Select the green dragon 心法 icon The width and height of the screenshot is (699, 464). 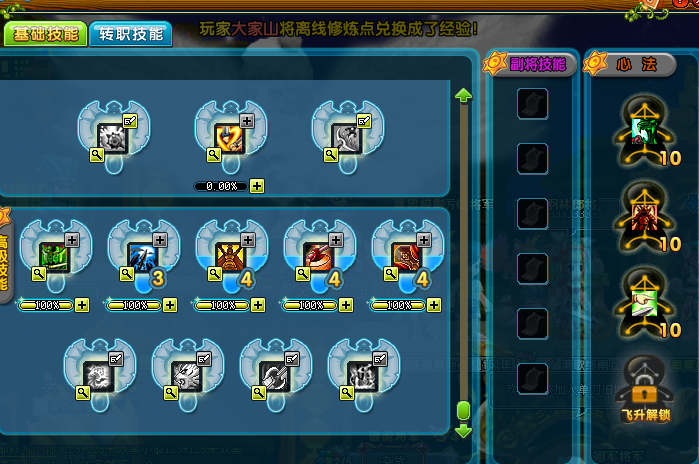(643, 129)
